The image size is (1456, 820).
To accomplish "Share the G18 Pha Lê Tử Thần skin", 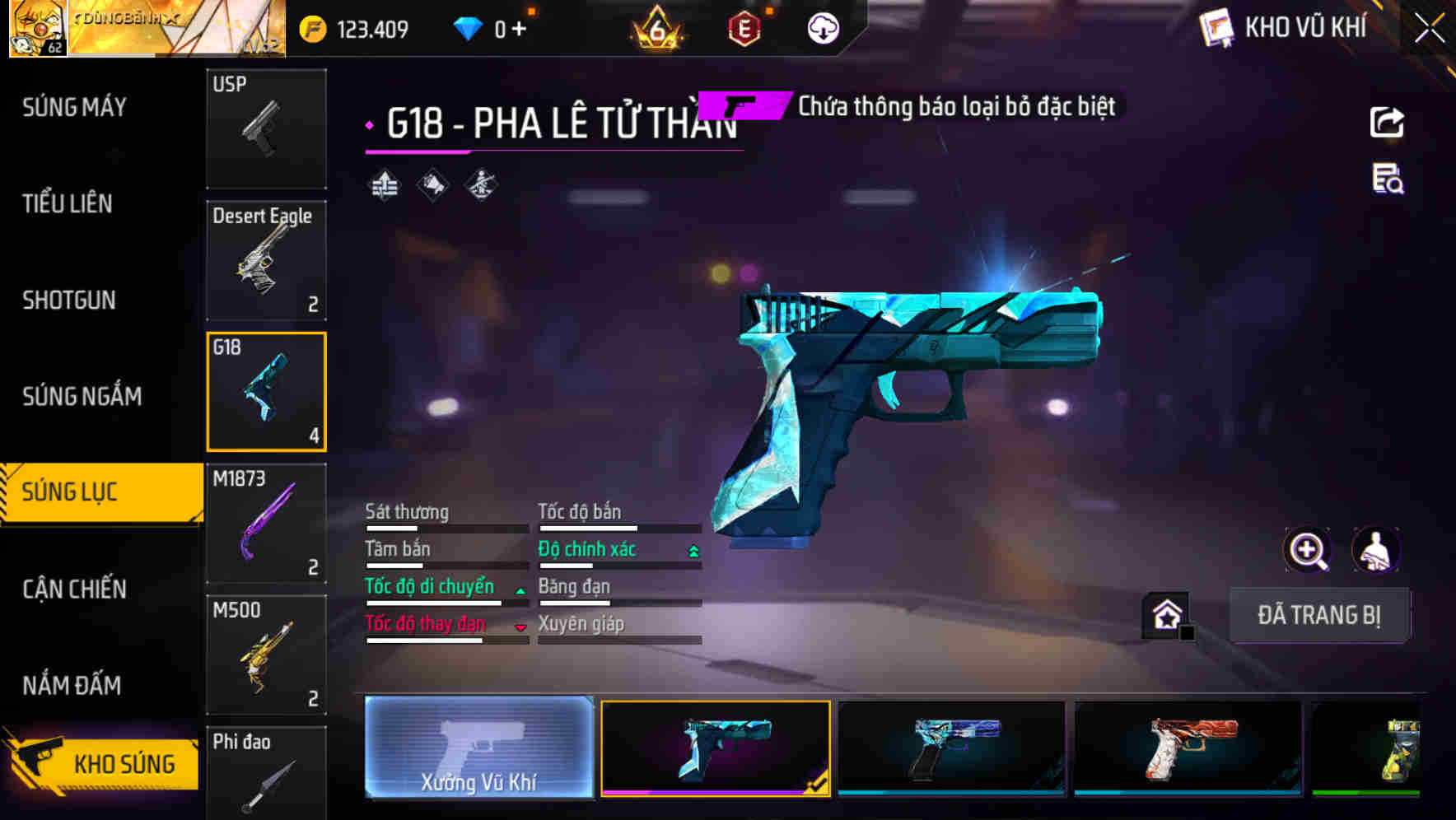I will [x=1387, y=122].
